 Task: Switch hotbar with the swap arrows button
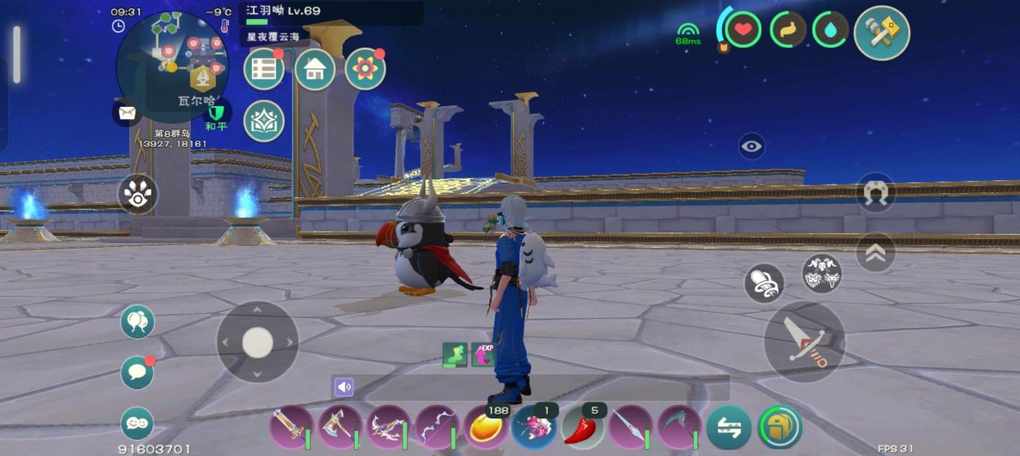coord(729,427)
